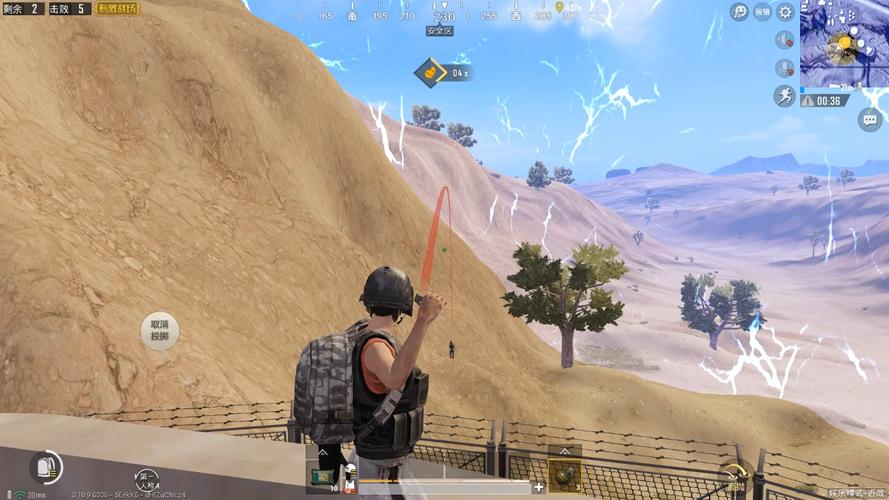This screenshot has height=500, width=889.
Task: Switch to first-person view
Action: pos(147,479)
